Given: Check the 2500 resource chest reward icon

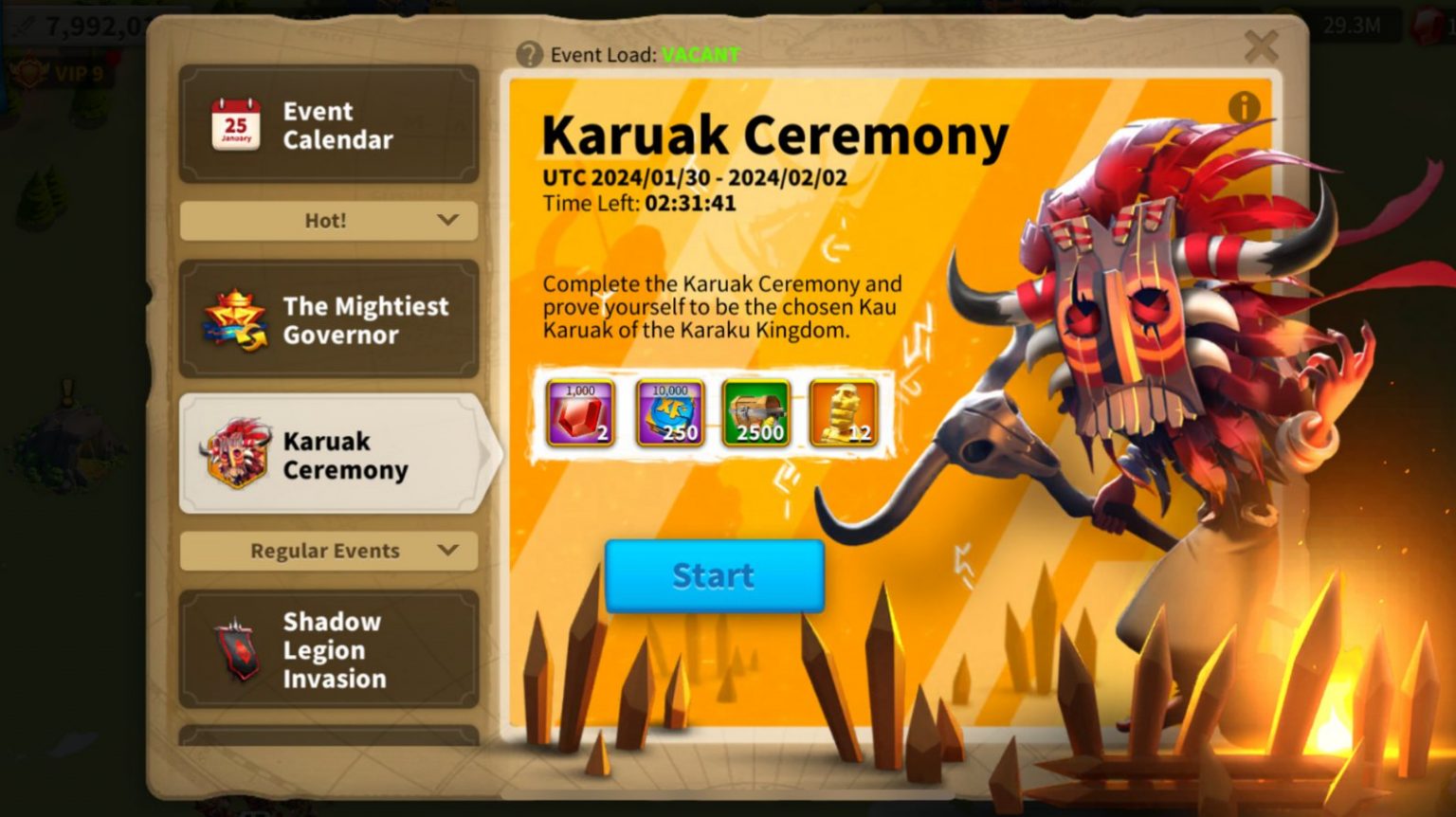Looking at the screenshot, I should click(x=755, y=411).
